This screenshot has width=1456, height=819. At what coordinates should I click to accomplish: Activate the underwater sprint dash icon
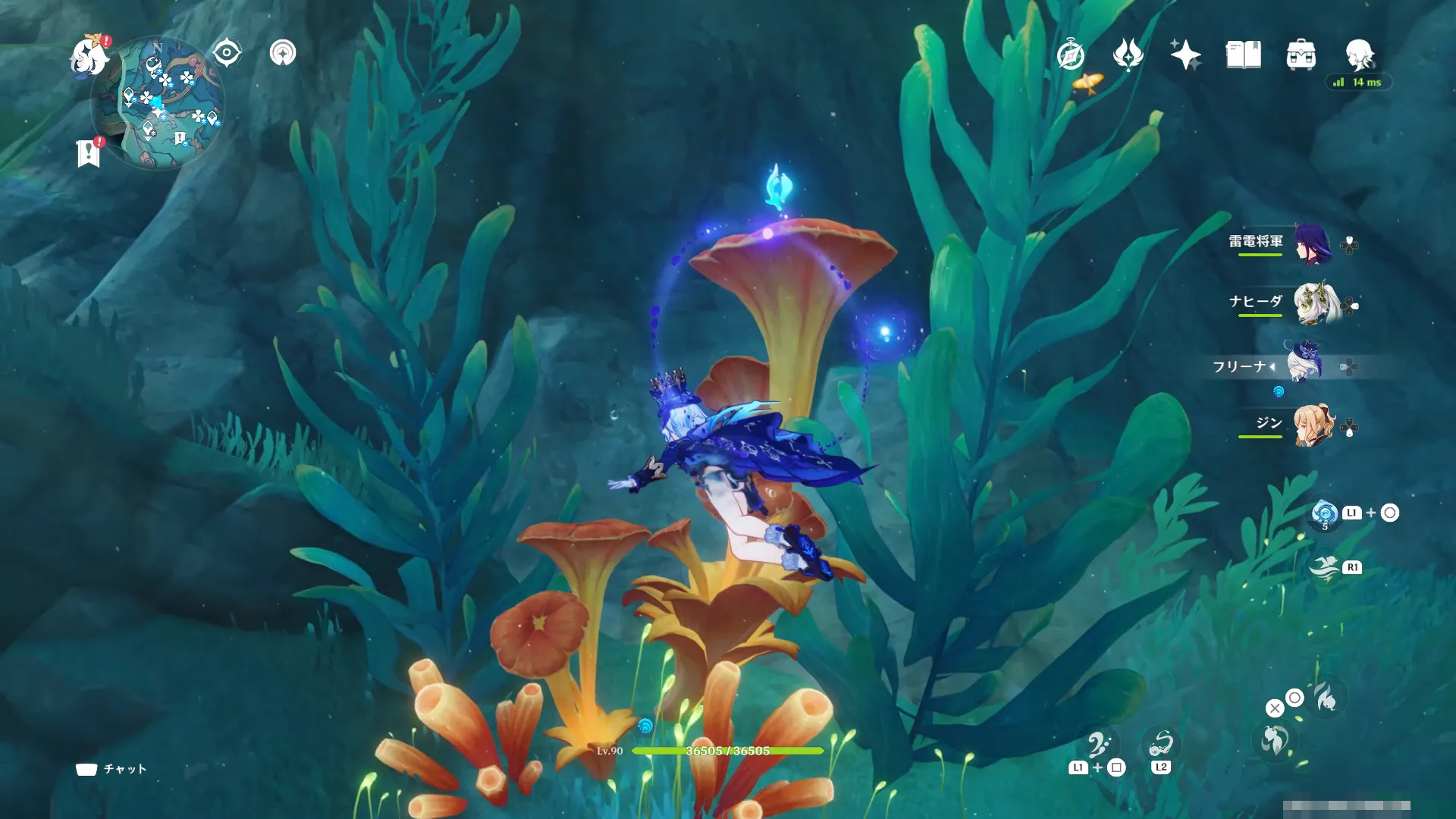1324,568
